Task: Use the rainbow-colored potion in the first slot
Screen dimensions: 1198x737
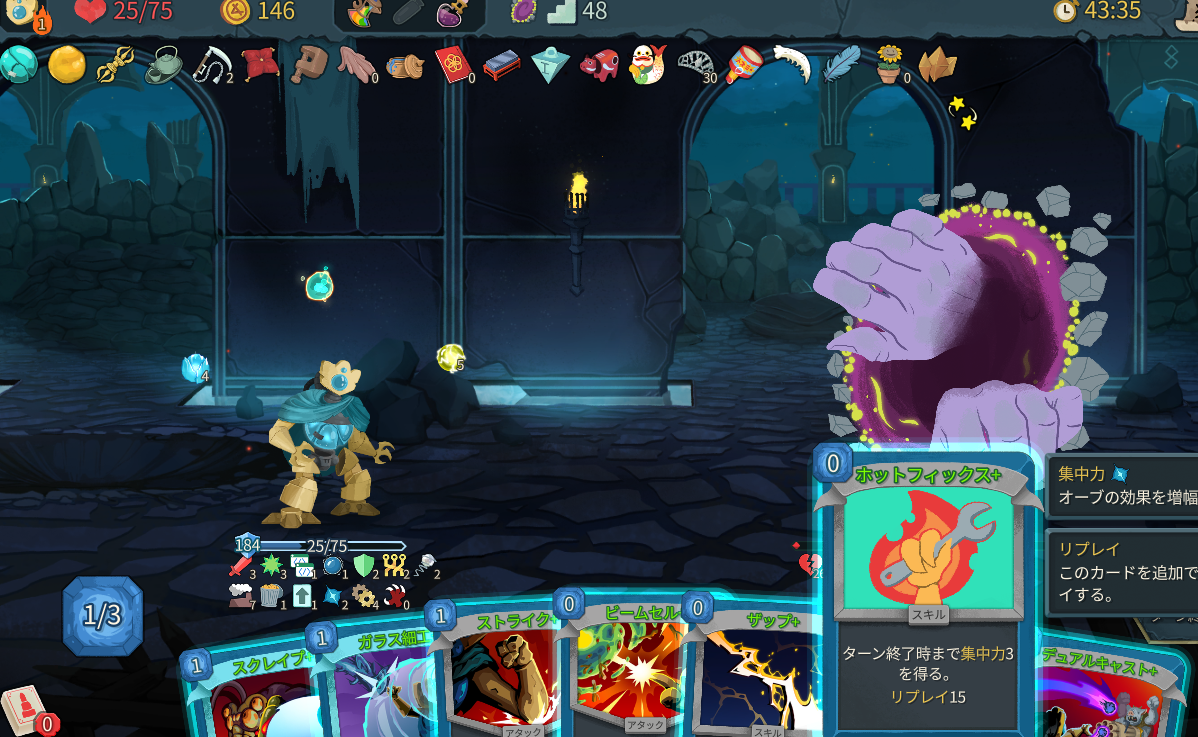Action: [365, 13]
